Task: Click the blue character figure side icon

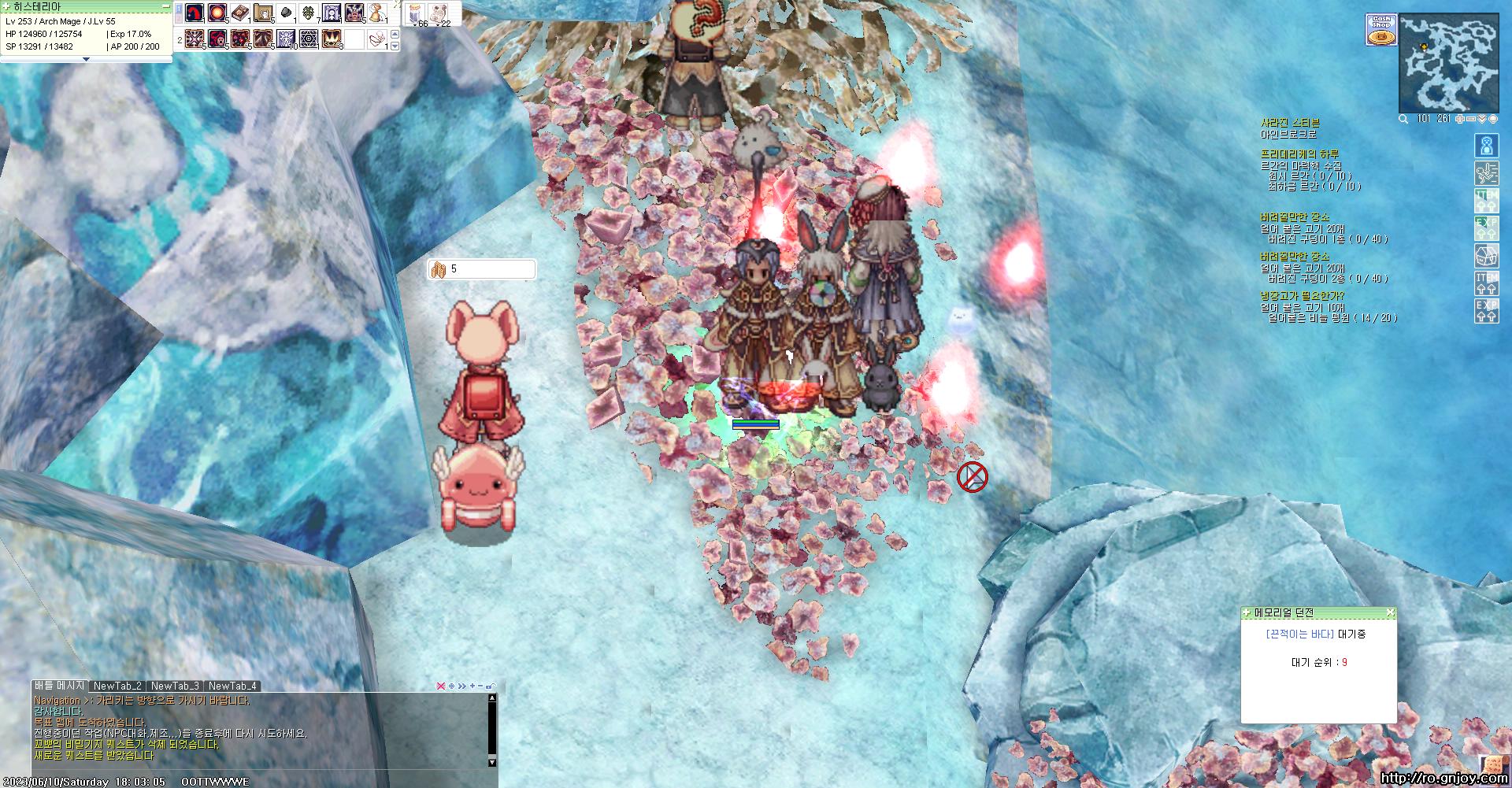Action: (x=1486, y=146)
